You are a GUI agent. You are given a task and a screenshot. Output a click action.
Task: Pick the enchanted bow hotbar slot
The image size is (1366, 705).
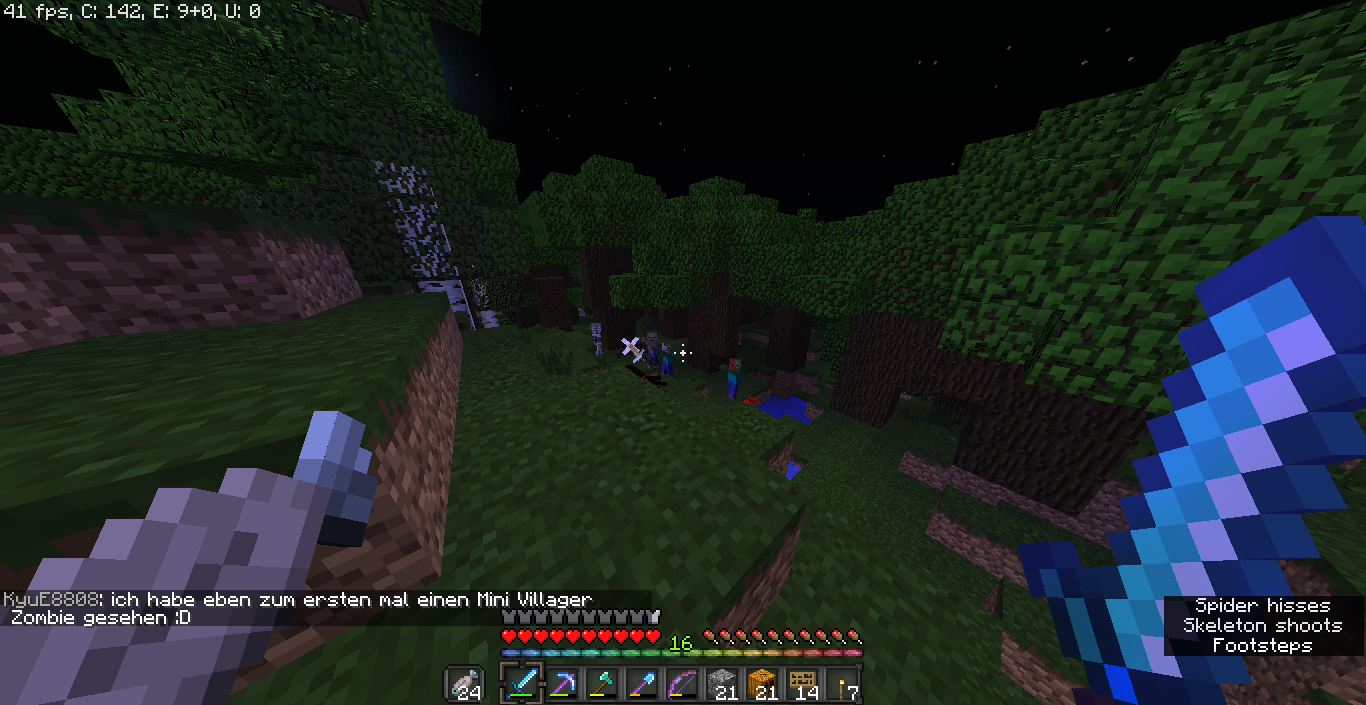(682, 684)
